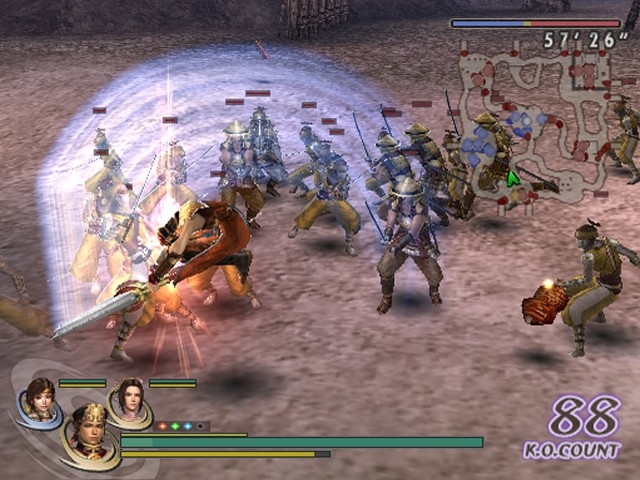Switch to the headband girl teammate portrait

click(39, 399)
